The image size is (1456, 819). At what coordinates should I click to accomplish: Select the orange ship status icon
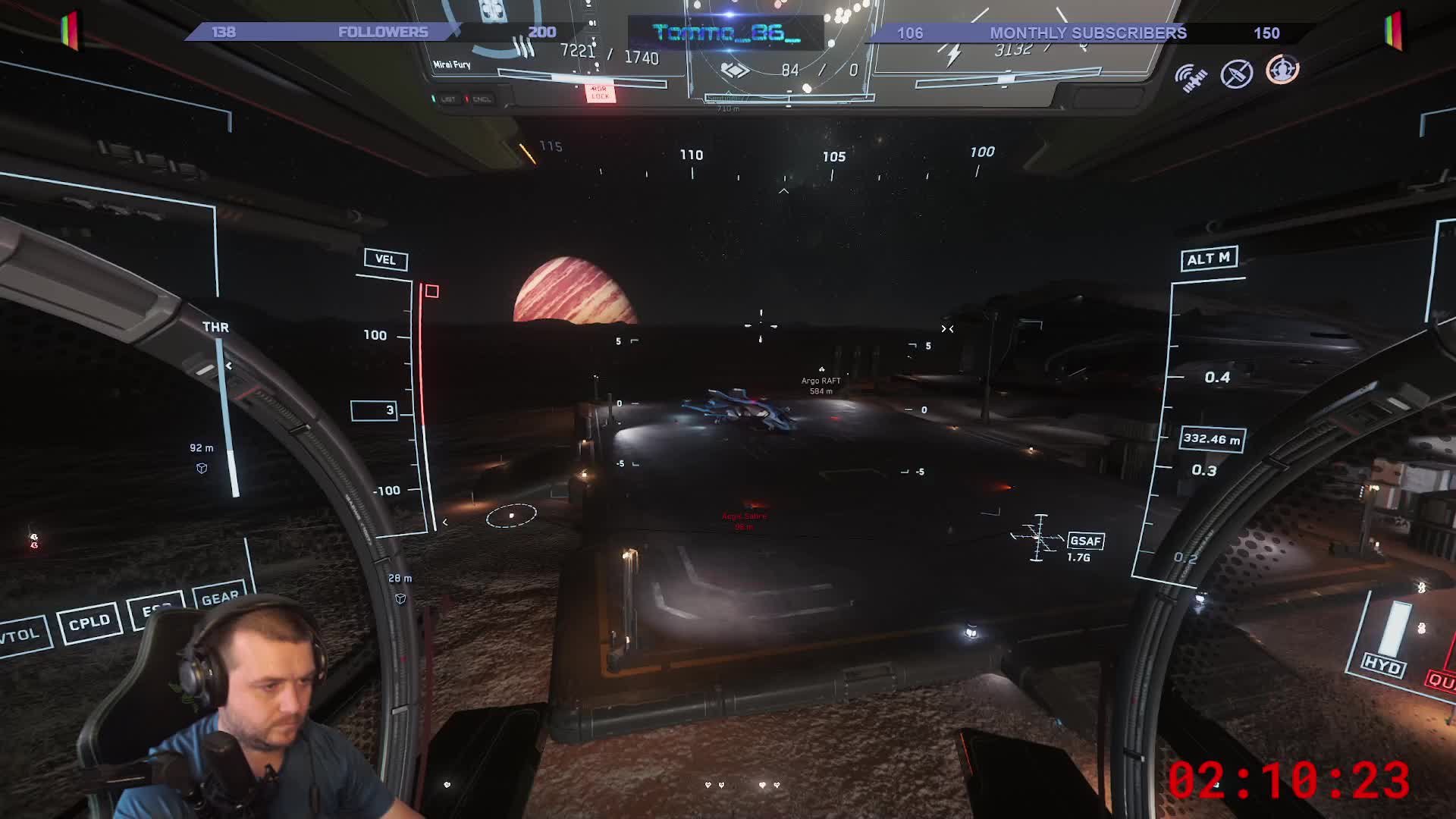click(1282, 70)
